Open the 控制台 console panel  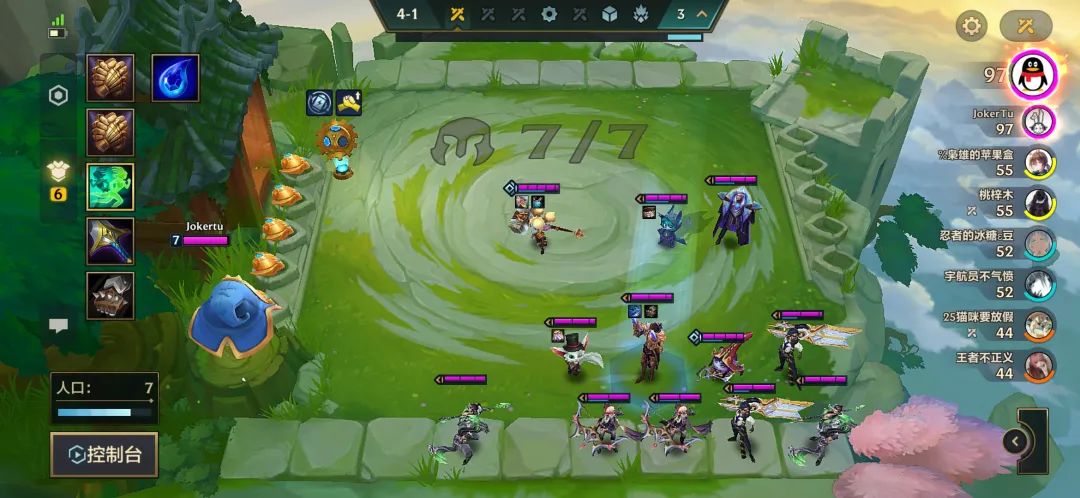click(x=104, y=455)
